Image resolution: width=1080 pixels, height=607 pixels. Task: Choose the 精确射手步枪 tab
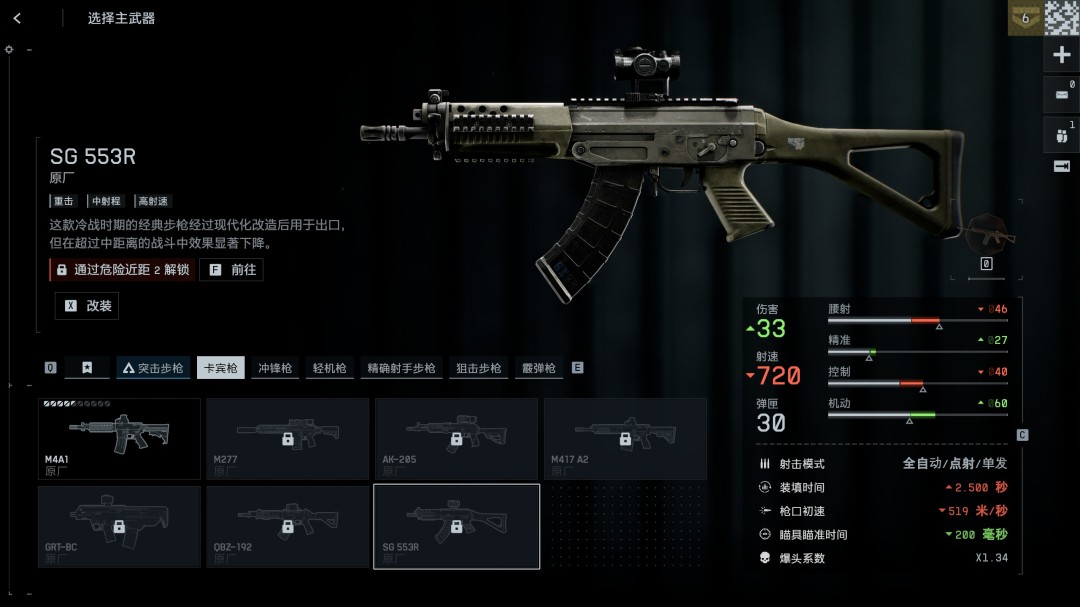[x=401, y=368]
